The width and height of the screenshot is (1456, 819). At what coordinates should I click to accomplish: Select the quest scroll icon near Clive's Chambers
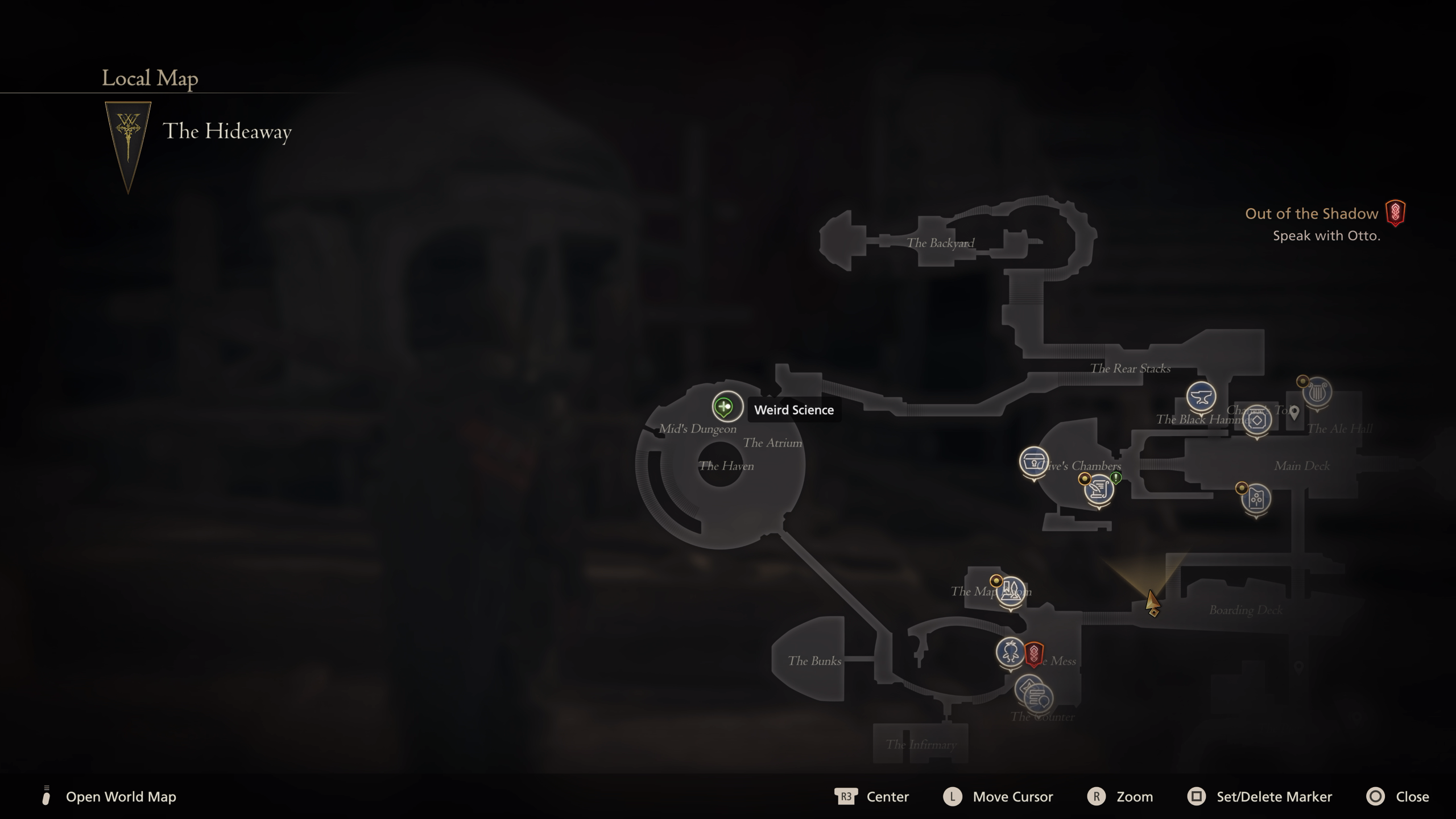click(x=1099, y=489)
